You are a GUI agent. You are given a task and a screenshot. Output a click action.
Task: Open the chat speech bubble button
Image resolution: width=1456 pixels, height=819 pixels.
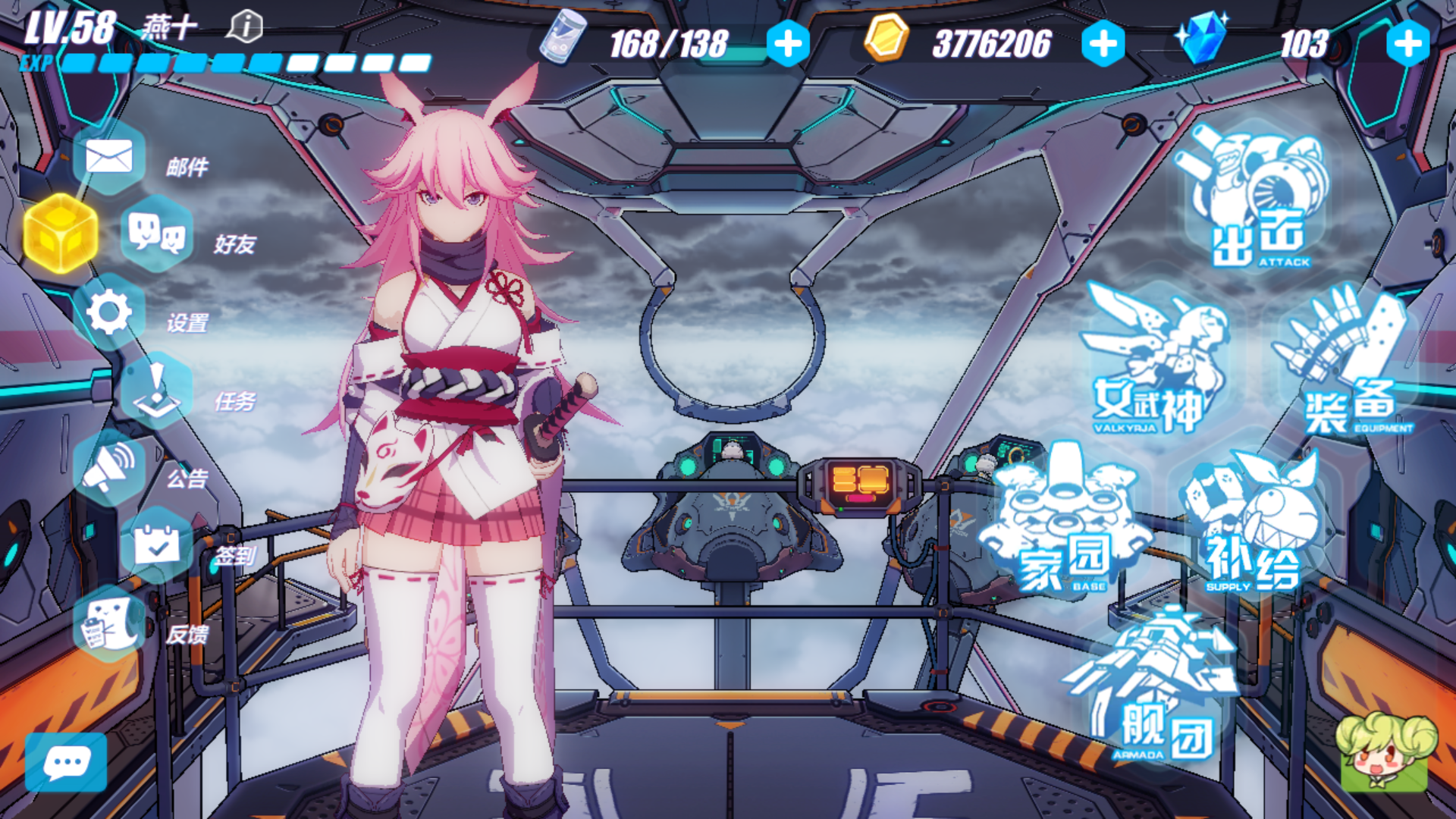(x=67, y=762)
